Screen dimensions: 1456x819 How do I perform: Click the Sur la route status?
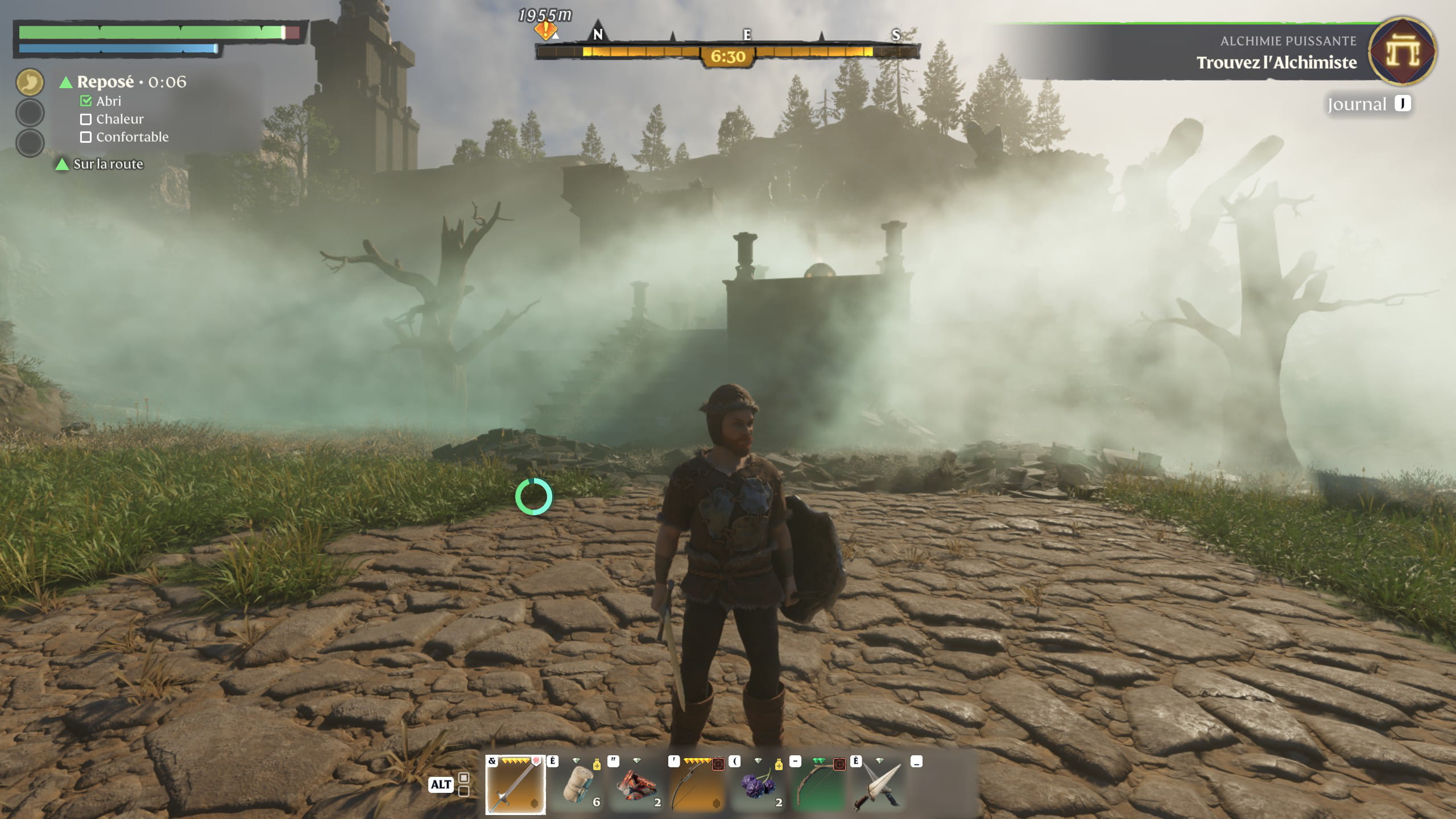(108, 164)
